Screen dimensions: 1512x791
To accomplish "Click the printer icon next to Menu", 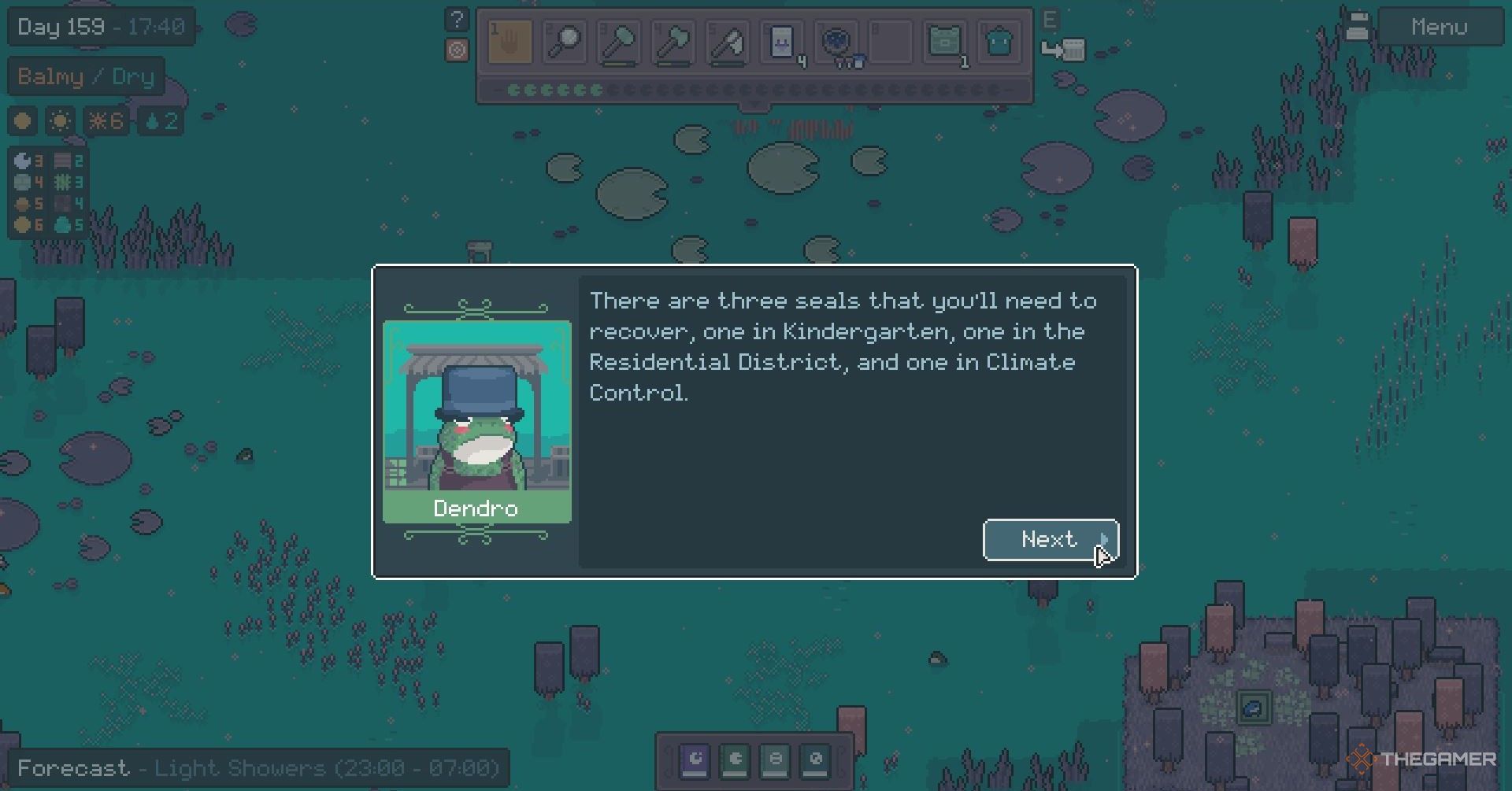I will pyautogui.click(x=1357, y=27).
